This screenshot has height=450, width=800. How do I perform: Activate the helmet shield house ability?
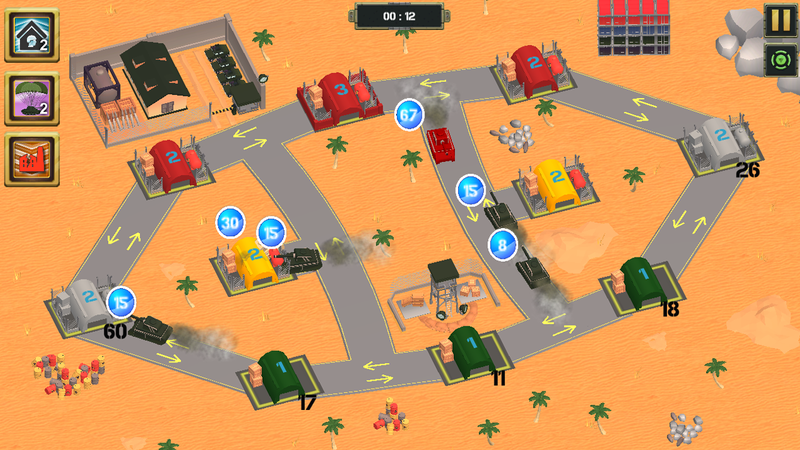click(32, 35)
